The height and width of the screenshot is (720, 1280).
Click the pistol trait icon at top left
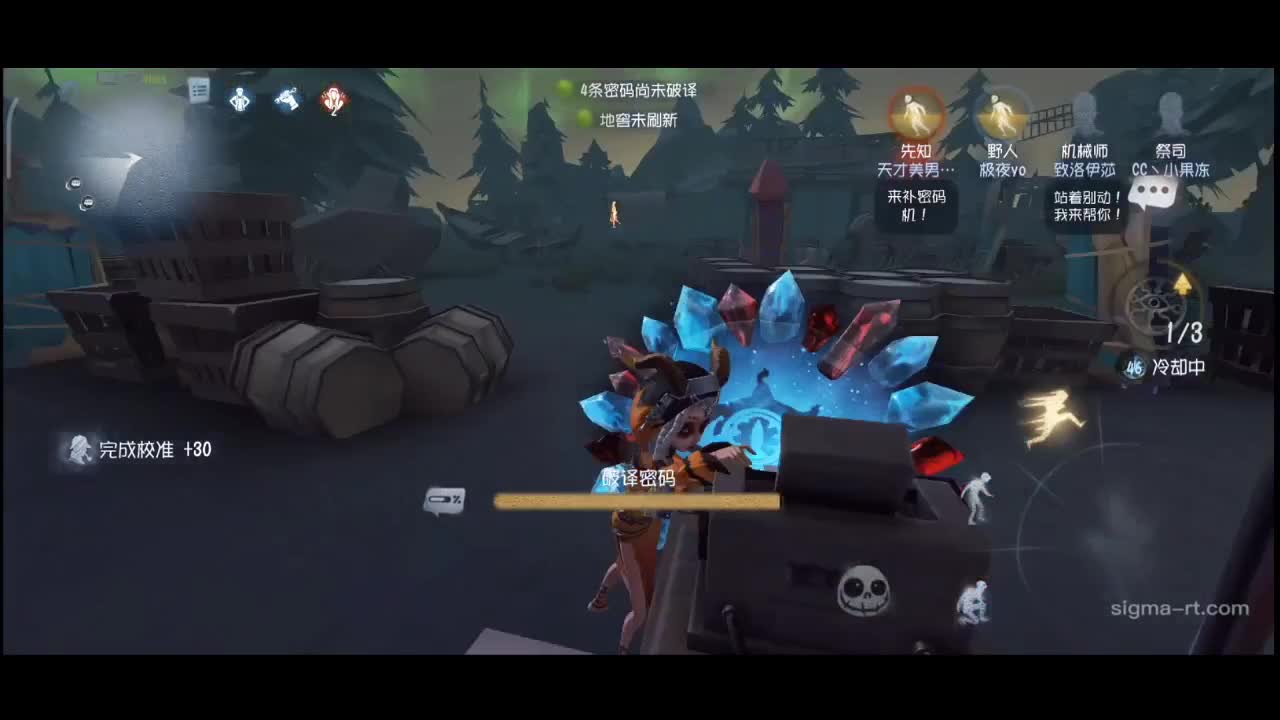[x=287, y=98]
